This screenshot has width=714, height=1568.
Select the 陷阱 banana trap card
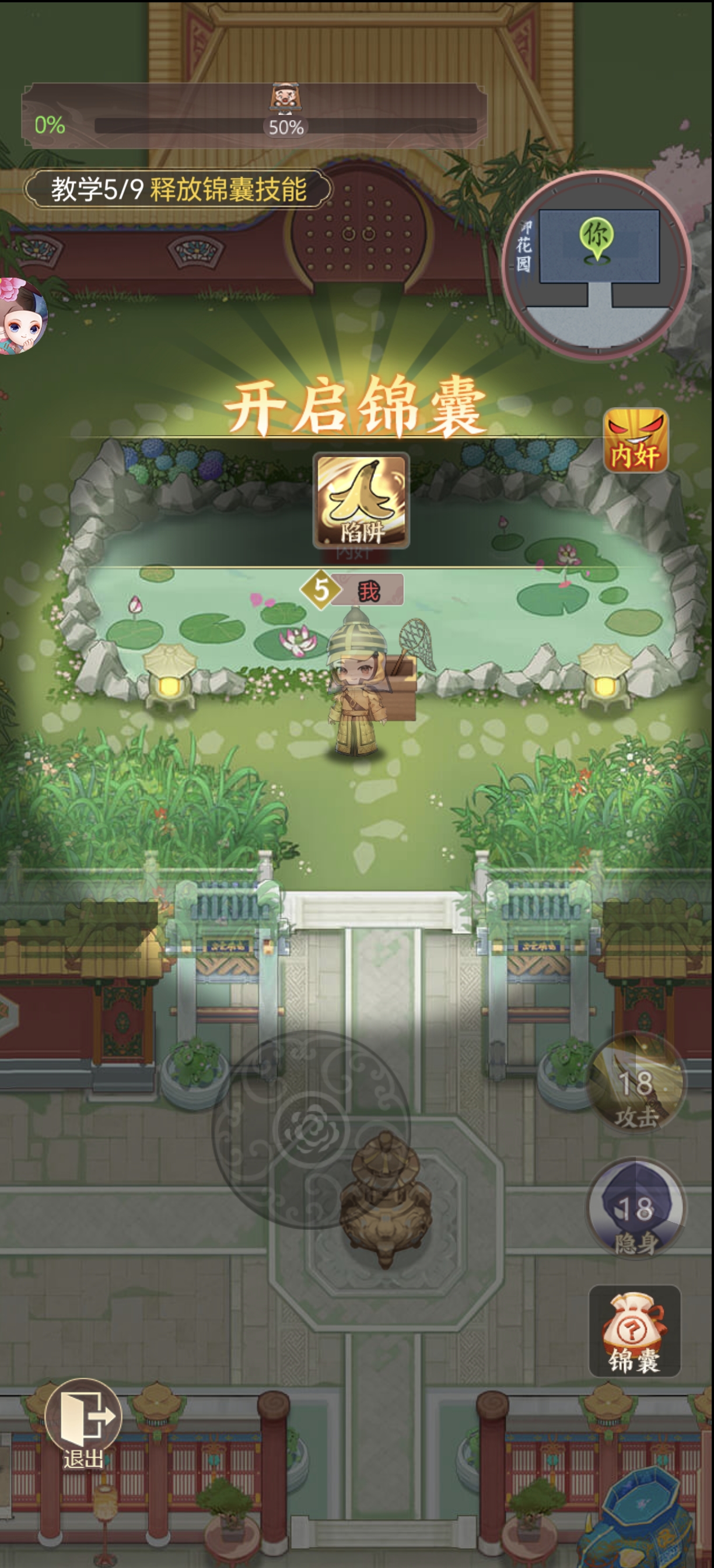361,501
